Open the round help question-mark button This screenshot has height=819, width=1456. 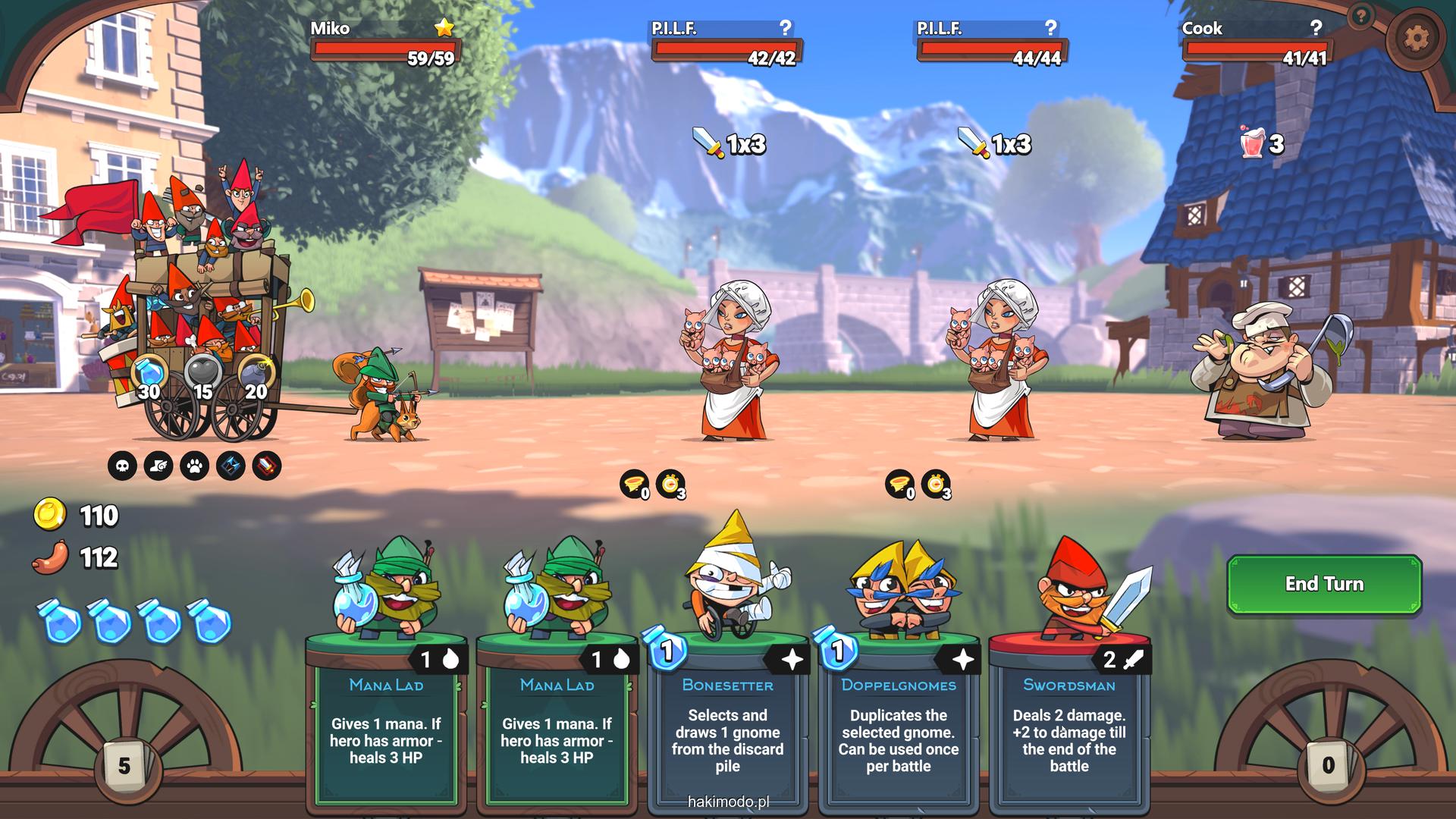tap(1362, 15)
